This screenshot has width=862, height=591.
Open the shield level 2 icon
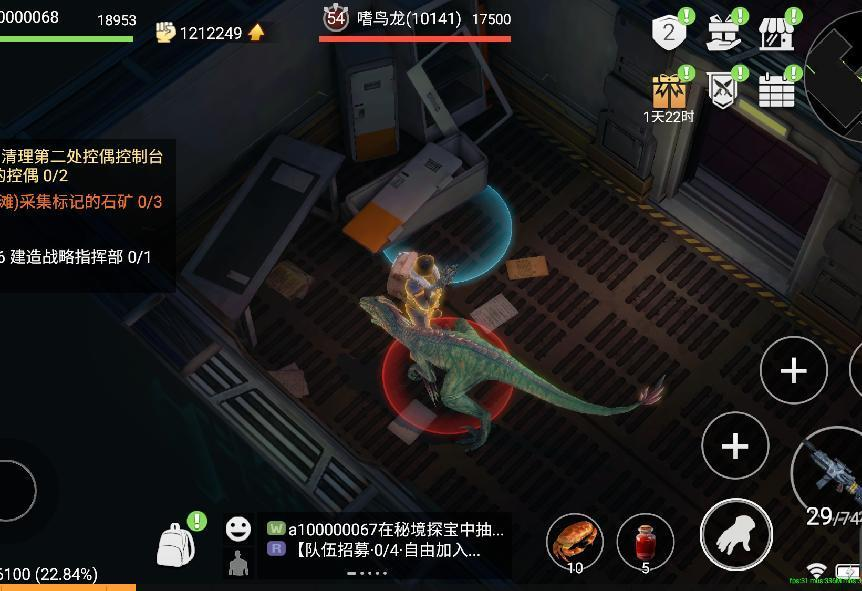point(669,33)
